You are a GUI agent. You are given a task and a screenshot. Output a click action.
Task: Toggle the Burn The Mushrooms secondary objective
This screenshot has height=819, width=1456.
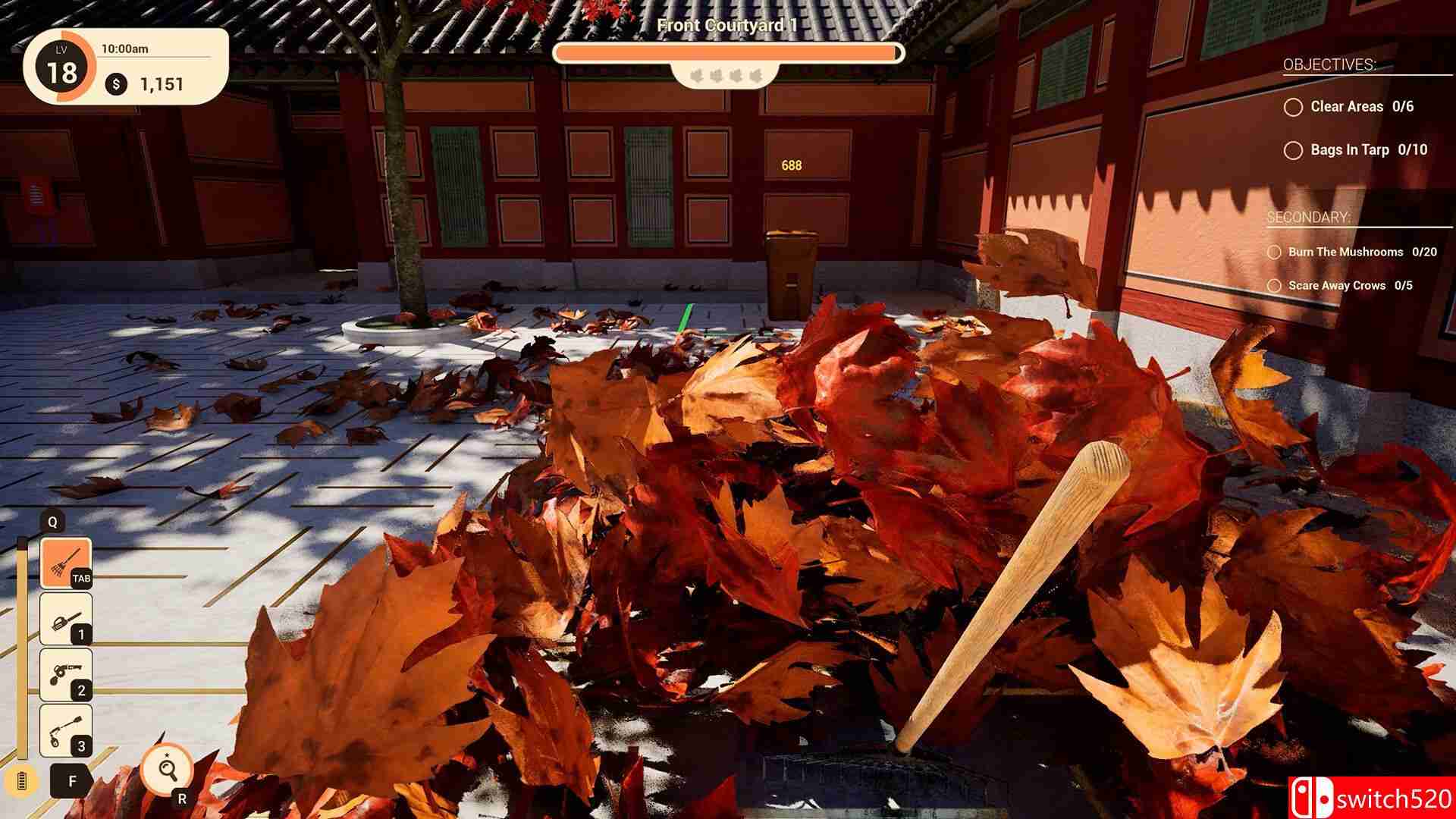pyautogui.click(x=1274, y=253)
